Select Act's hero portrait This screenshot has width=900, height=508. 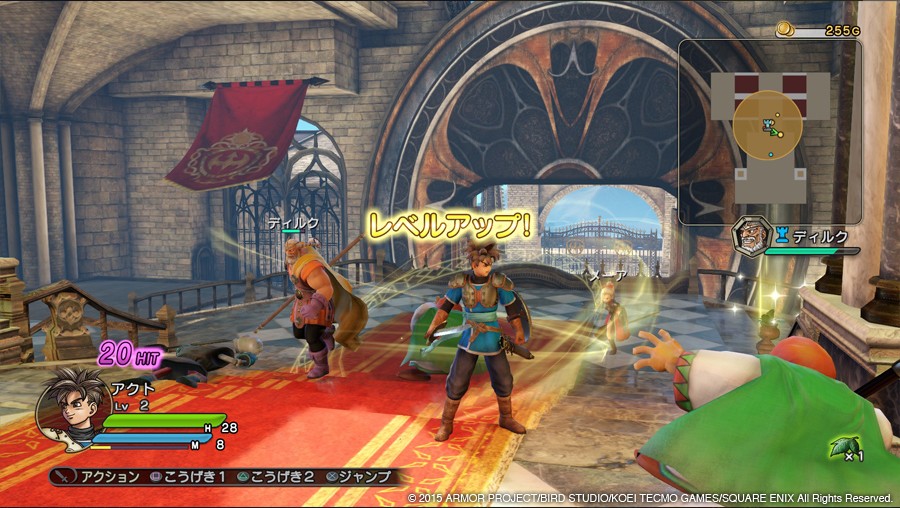72,407
